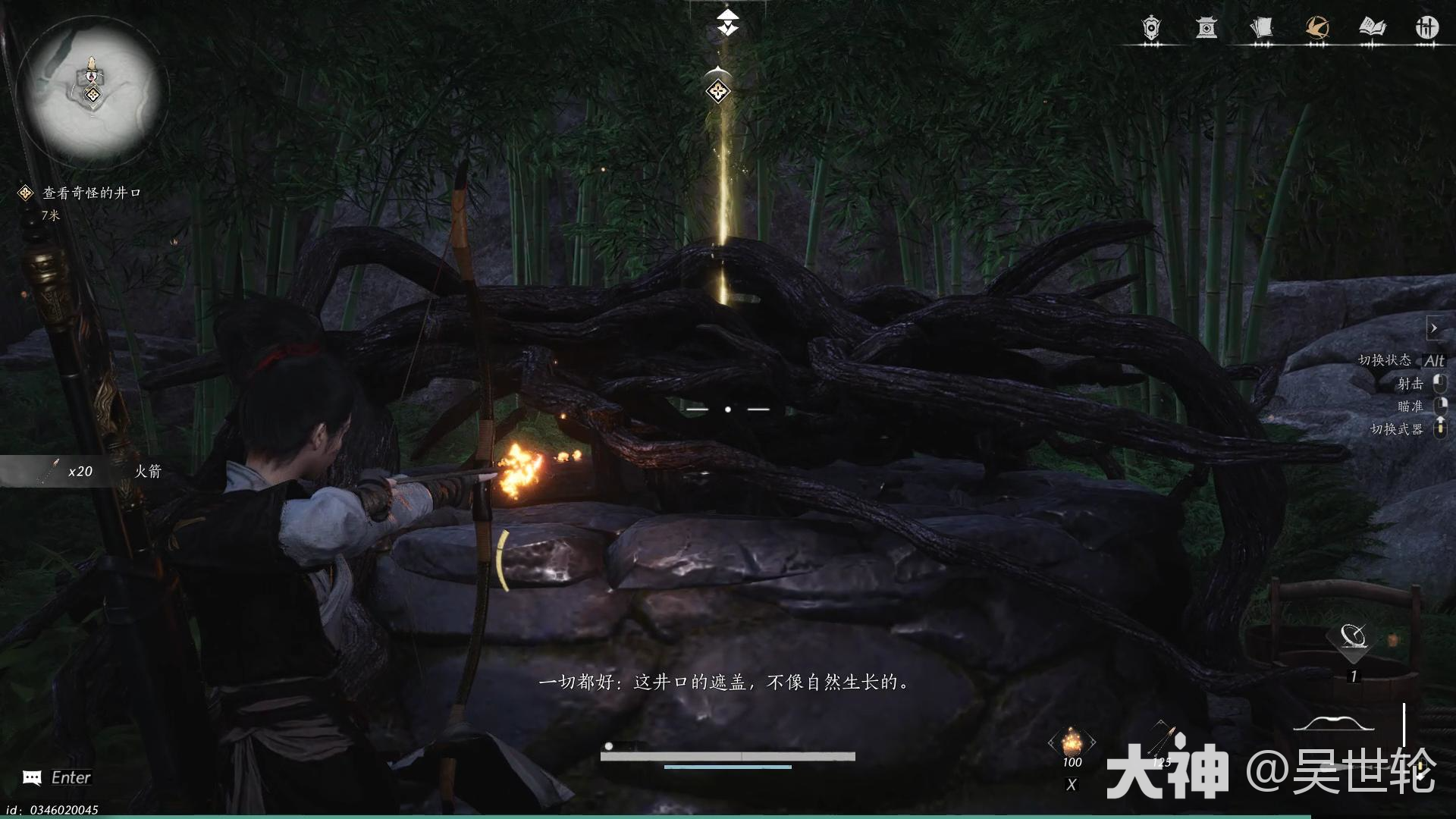This screenshot has height=819, width=1456.
Task: Open the golden swallow bird icon
Action: point(1317,28)
